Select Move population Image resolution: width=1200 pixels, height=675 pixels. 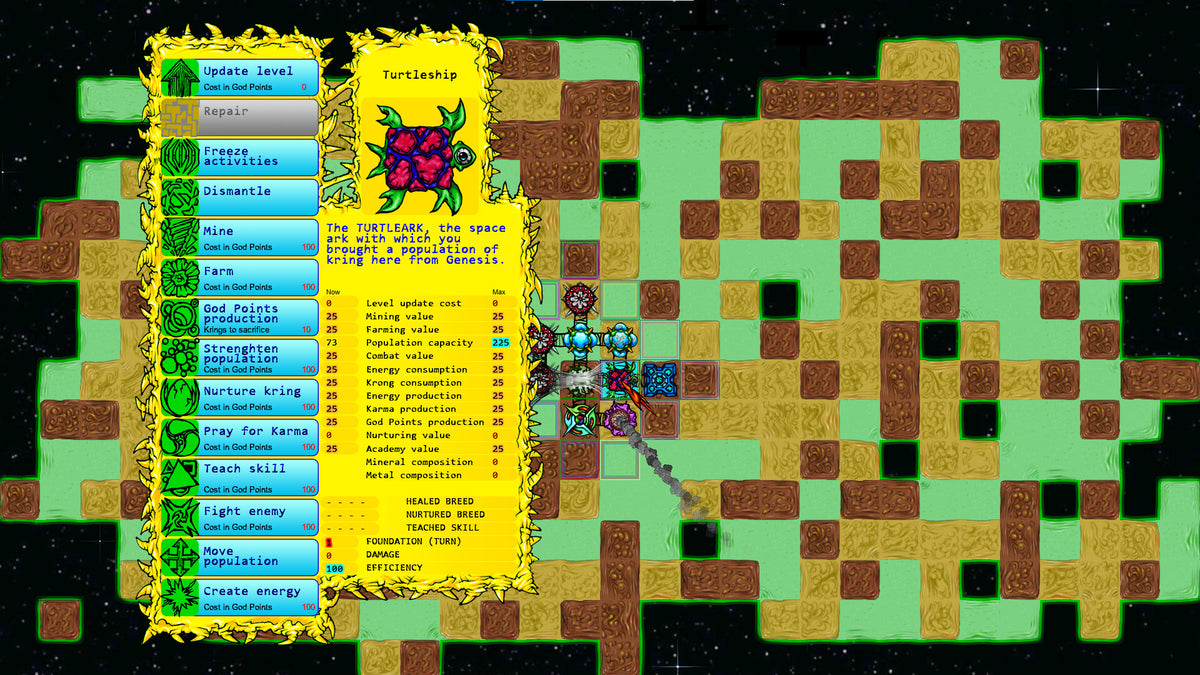click(240, 557)
